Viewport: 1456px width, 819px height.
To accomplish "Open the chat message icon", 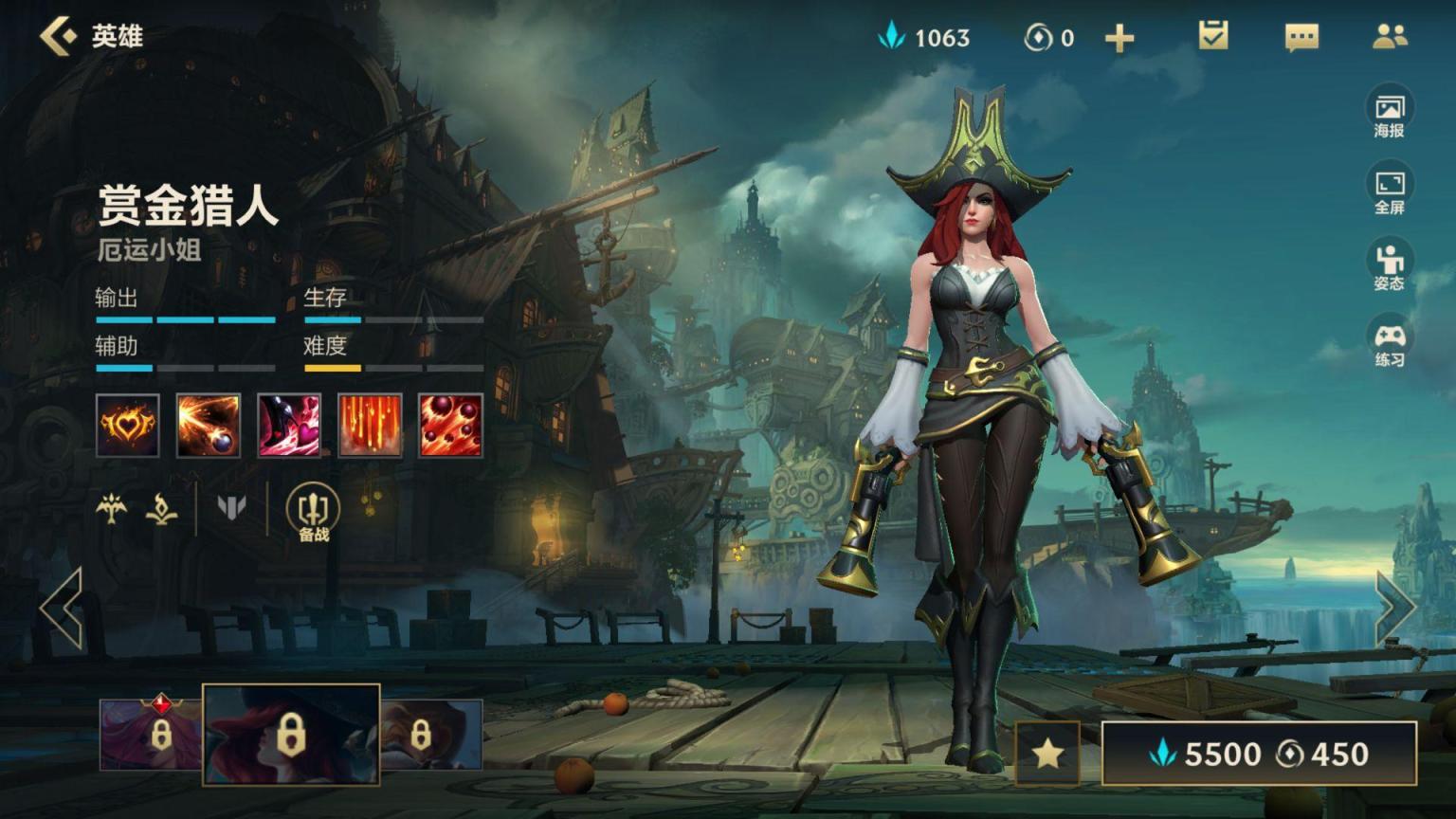I will point(1301,37).
